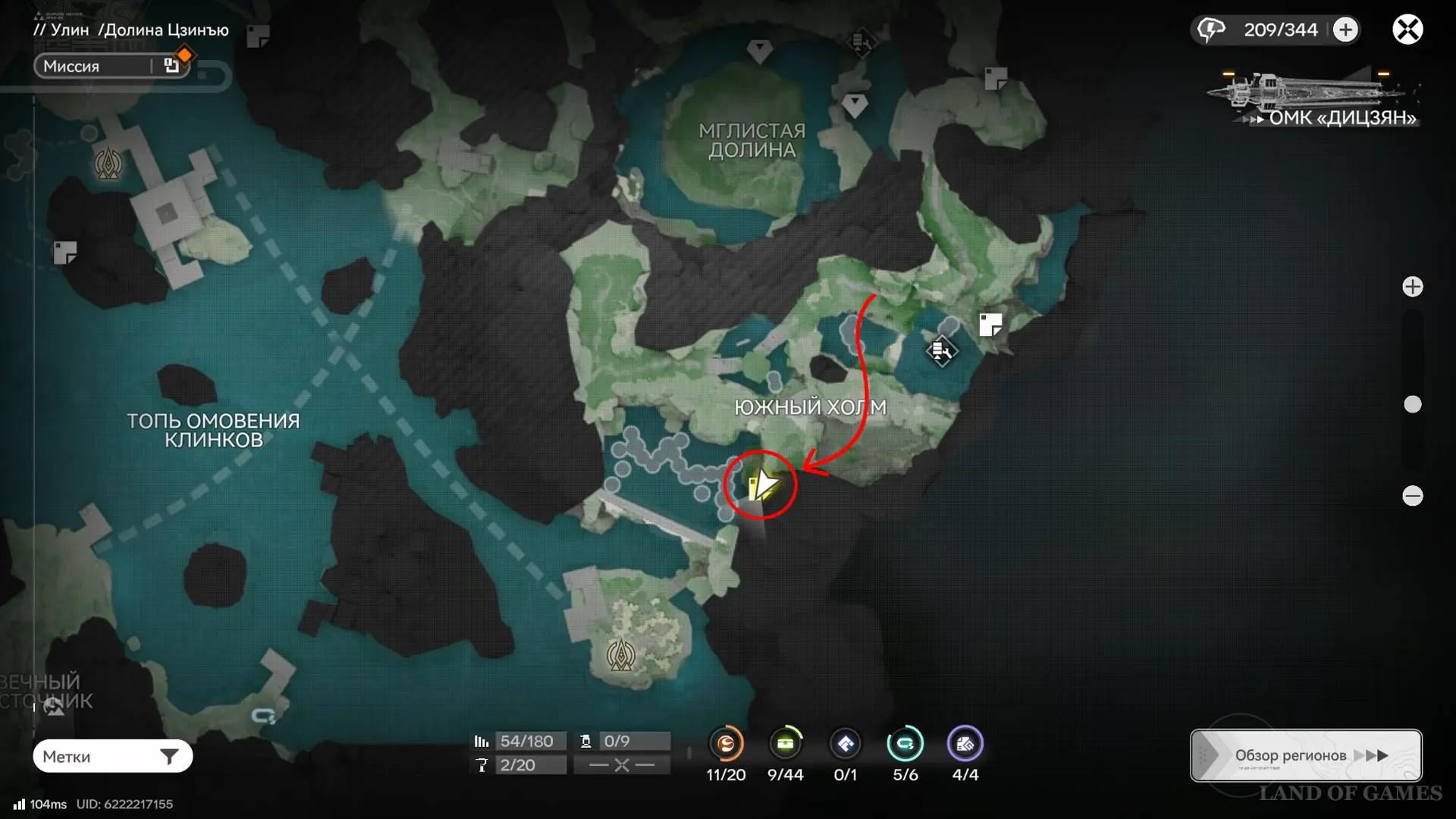Select the blue diamond counter showing 0/1
The image size is (1456, 819).
tap(845, 744)
